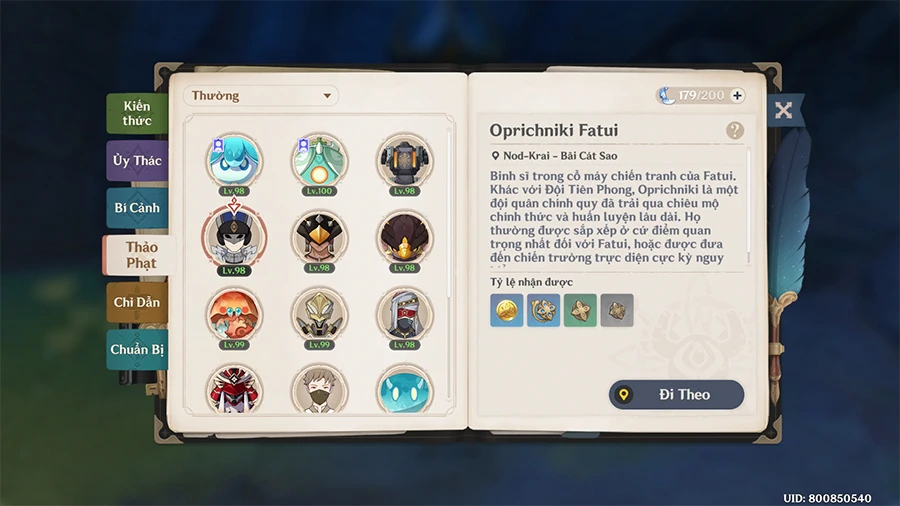Select the red samurai armor enemy portrait

pyautogui.click(x=234, y=389)
